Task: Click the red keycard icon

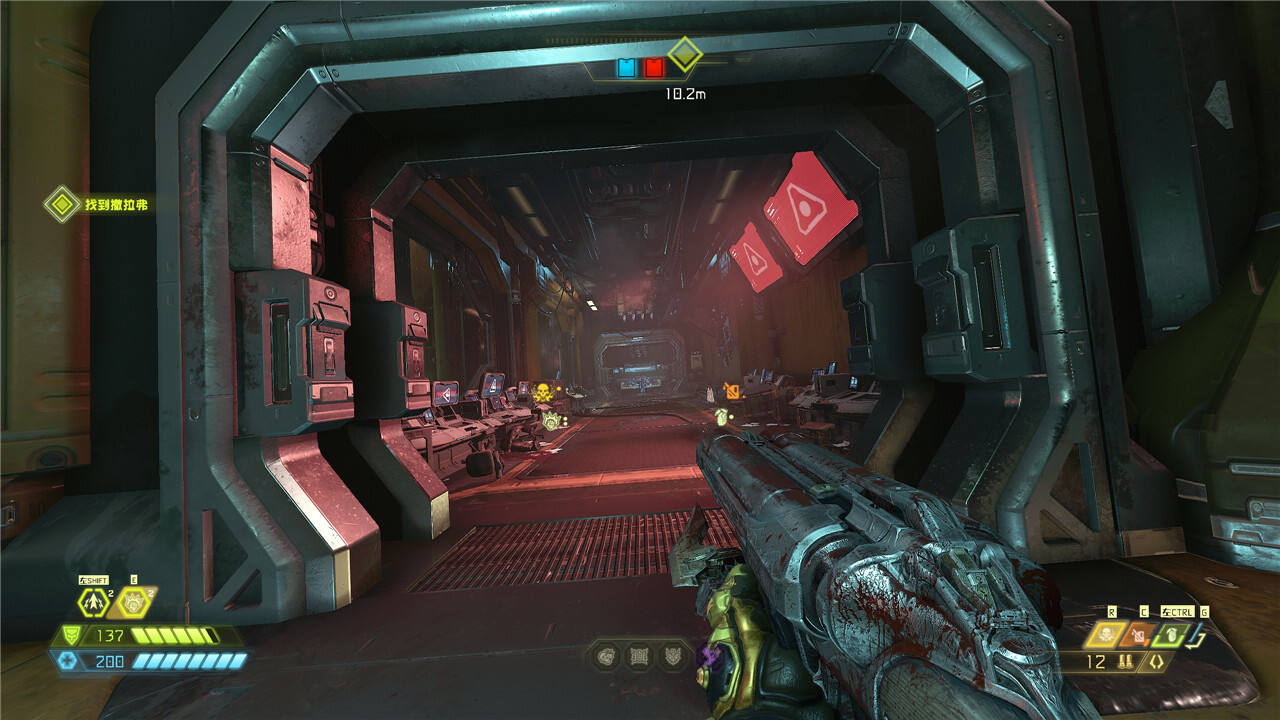Action: click(x=653, y=68)
